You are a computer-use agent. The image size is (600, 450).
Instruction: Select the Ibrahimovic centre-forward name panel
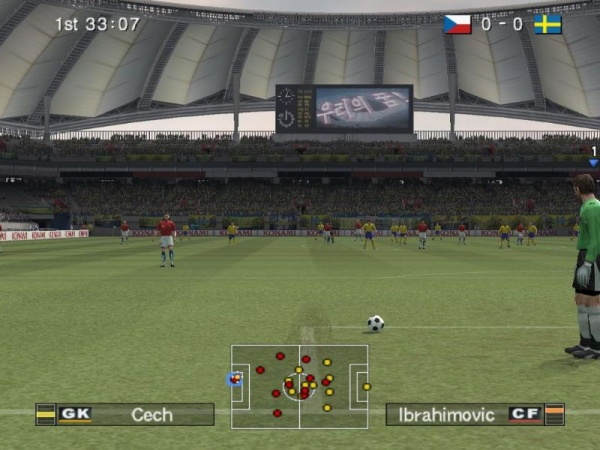click(475, 414)
